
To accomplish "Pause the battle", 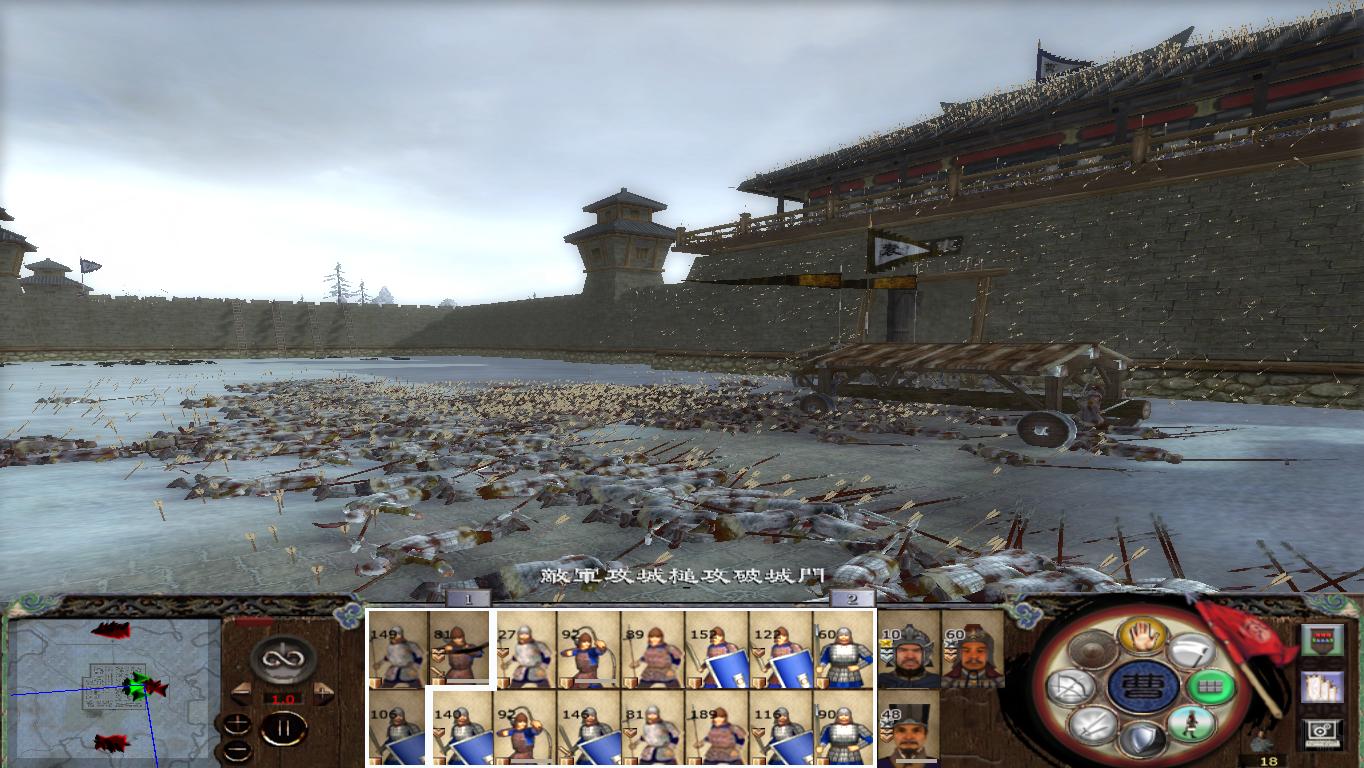I will pyautogui.click(x=283, y=727).
